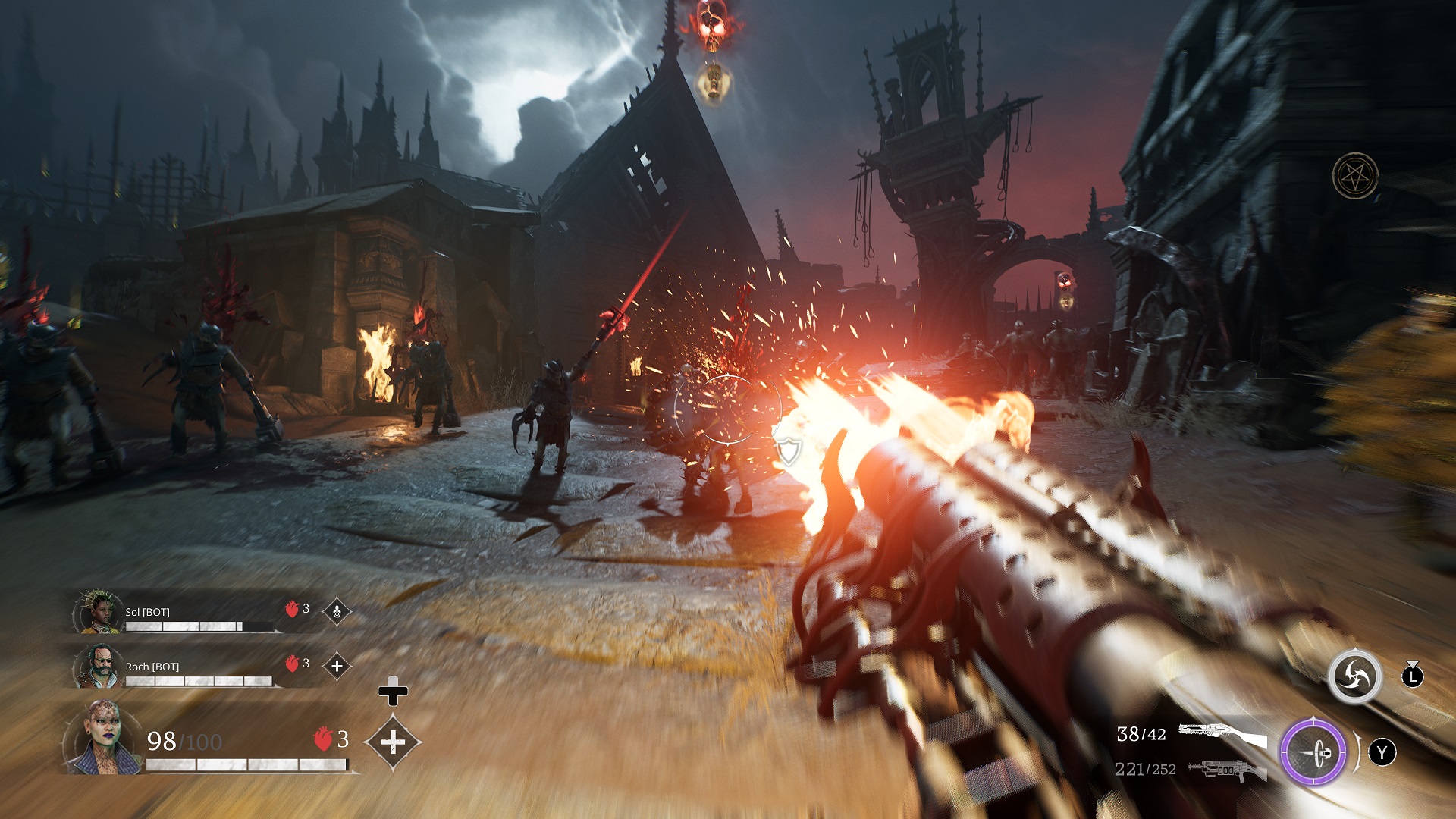The height and width of the screenshot is (819, 1456).
Task: Click Roch's diamond plus item icon
Action: (x=337, y=666)
